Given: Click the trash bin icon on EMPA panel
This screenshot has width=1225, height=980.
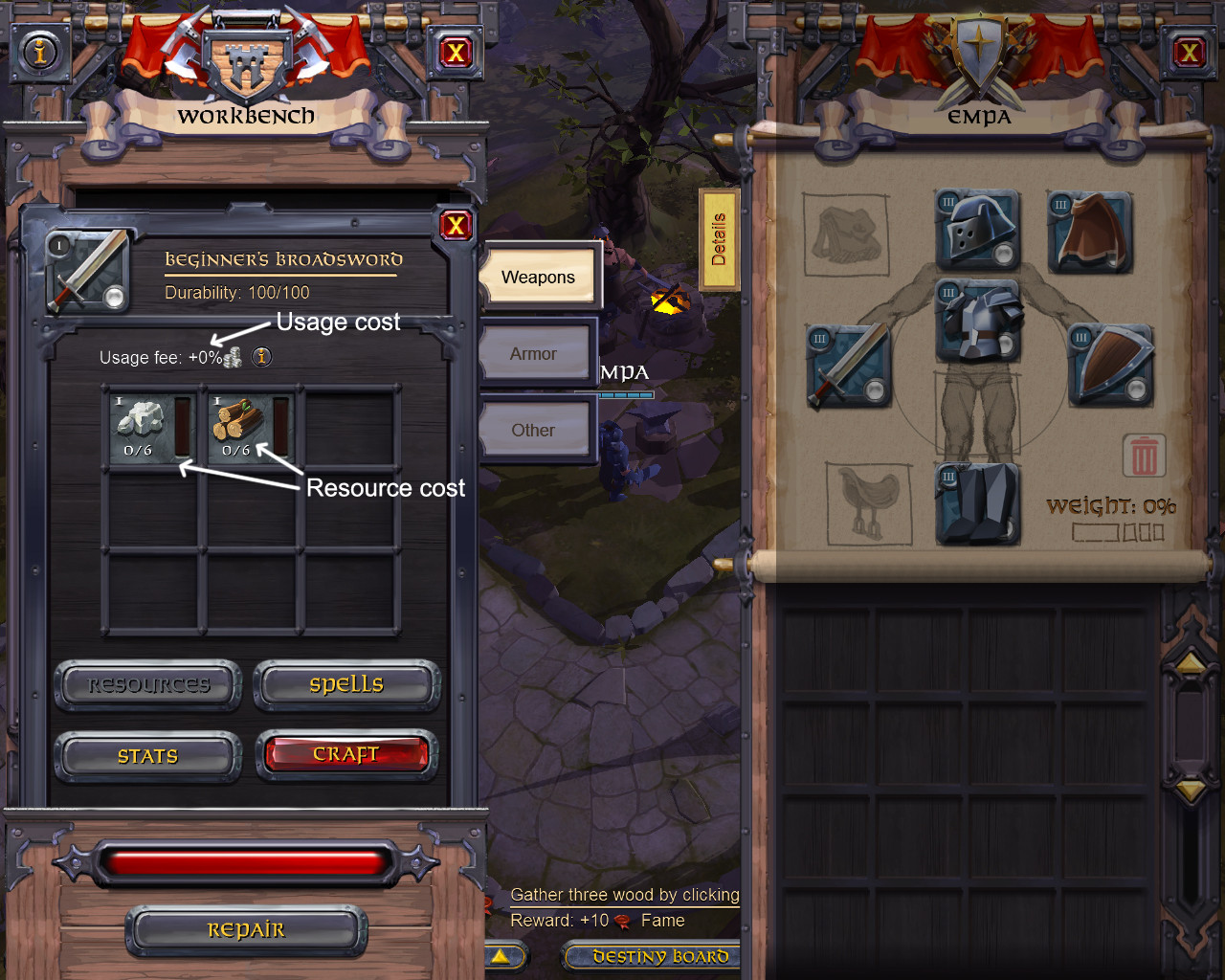Looking at the screenshot, I should (x=1145, y=457).
